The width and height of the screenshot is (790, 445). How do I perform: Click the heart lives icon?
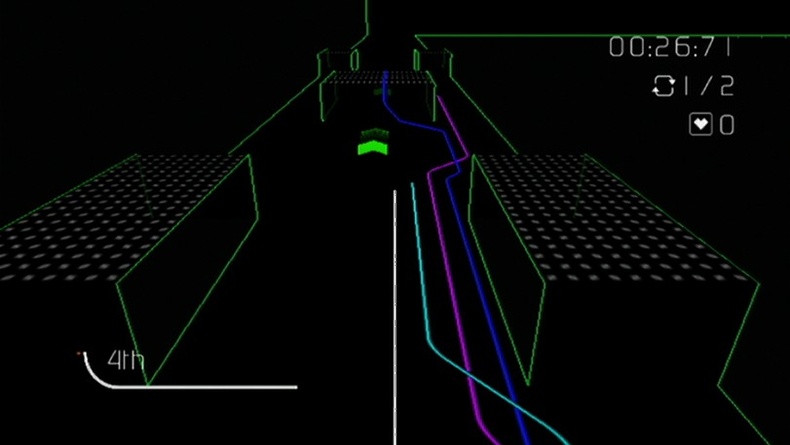700,125
